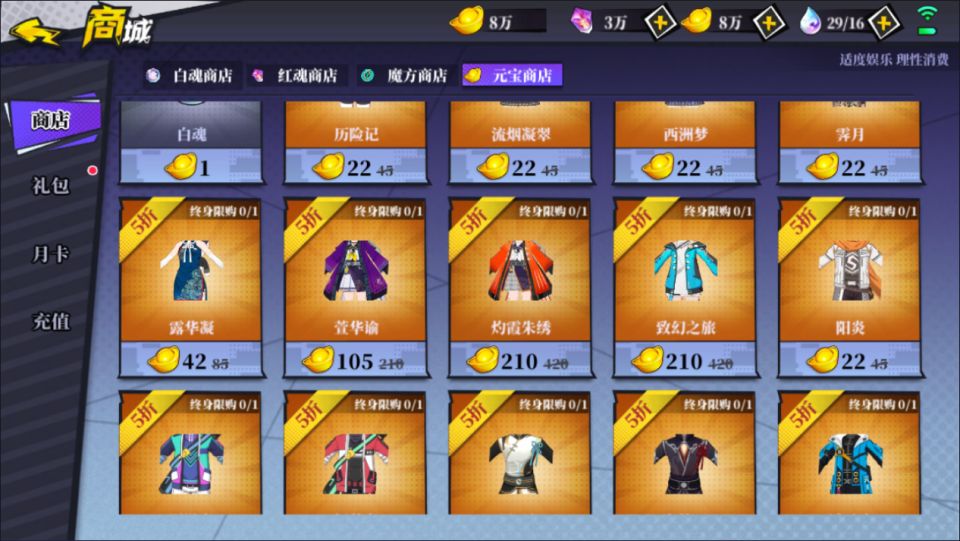Open the 月卡 monthly card menu
Viewport: 960px width, 541px height.
click(52, 254)
